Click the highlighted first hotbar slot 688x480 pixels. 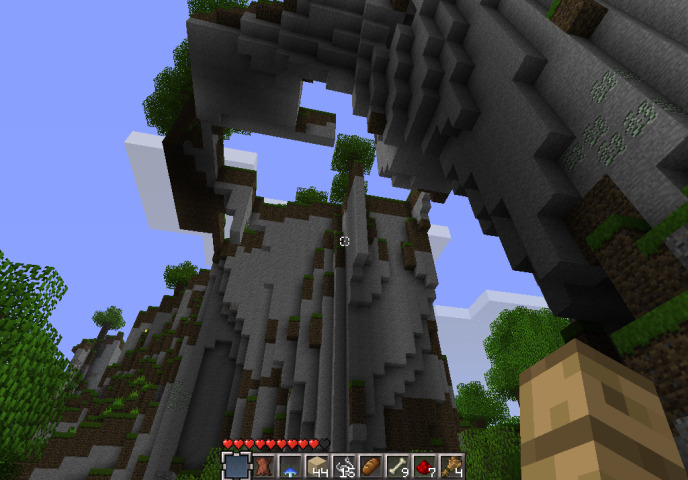pyautogui.click(x=237, y=466)
